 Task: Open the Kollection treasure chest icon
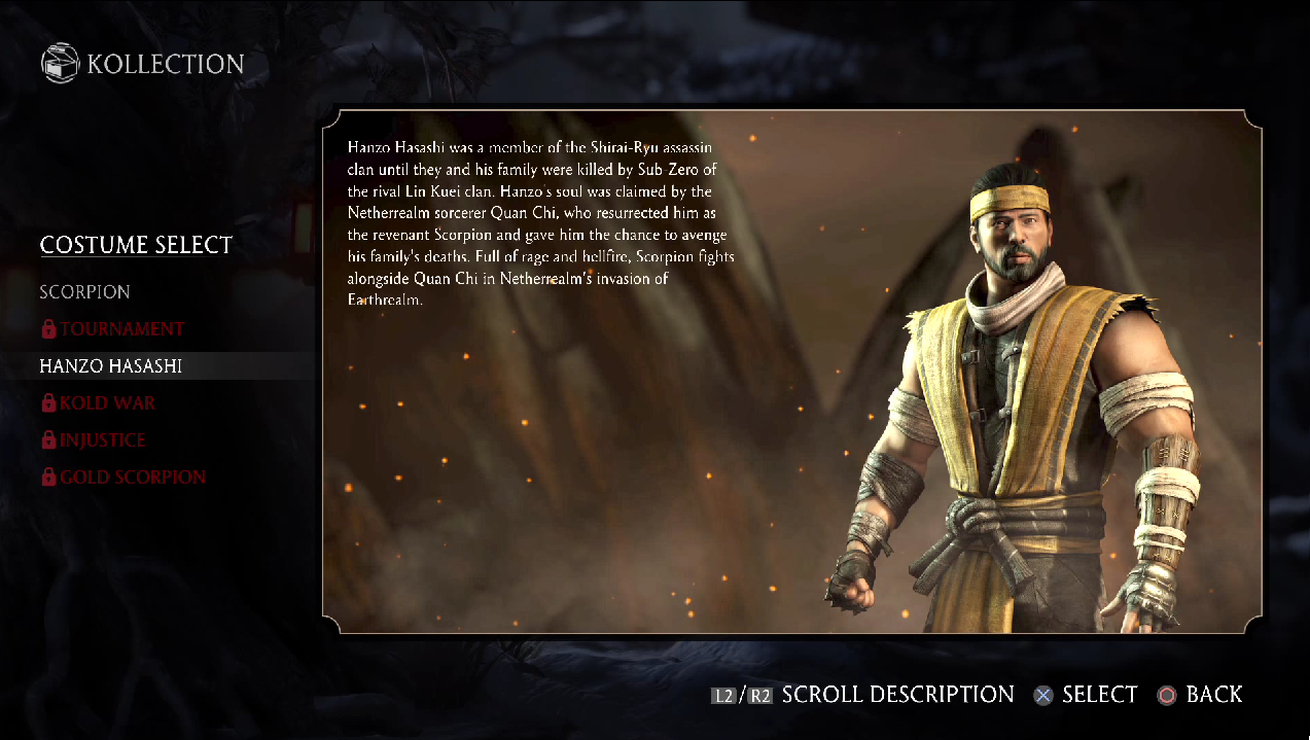(59, 64)
